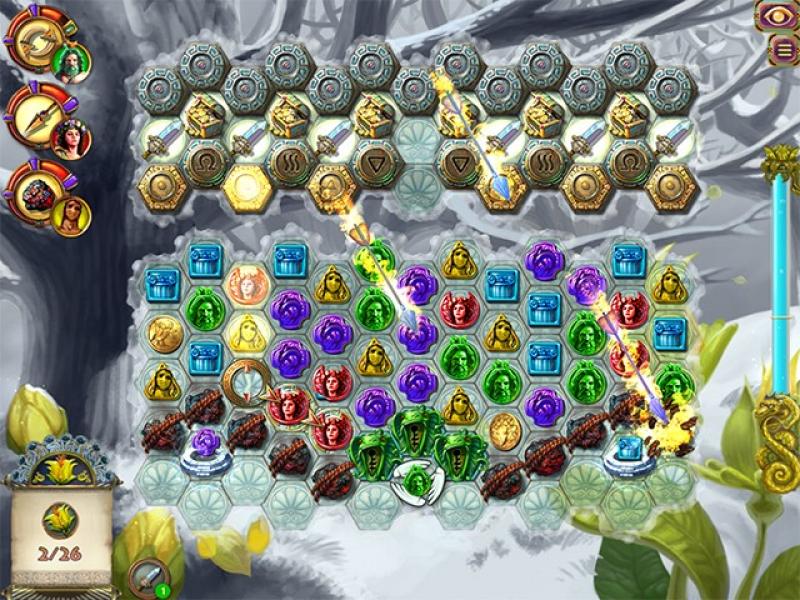The height and width of the screenshot is (600, 800).
Task: Activate the rock-smash power medallion
Action: click(x=33, y=191)
